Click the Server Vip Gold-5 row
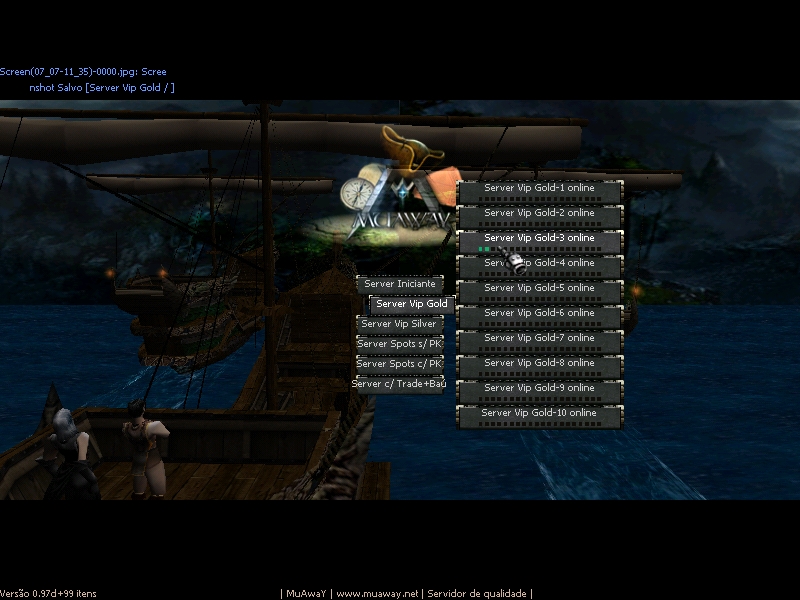 [539, 288]
